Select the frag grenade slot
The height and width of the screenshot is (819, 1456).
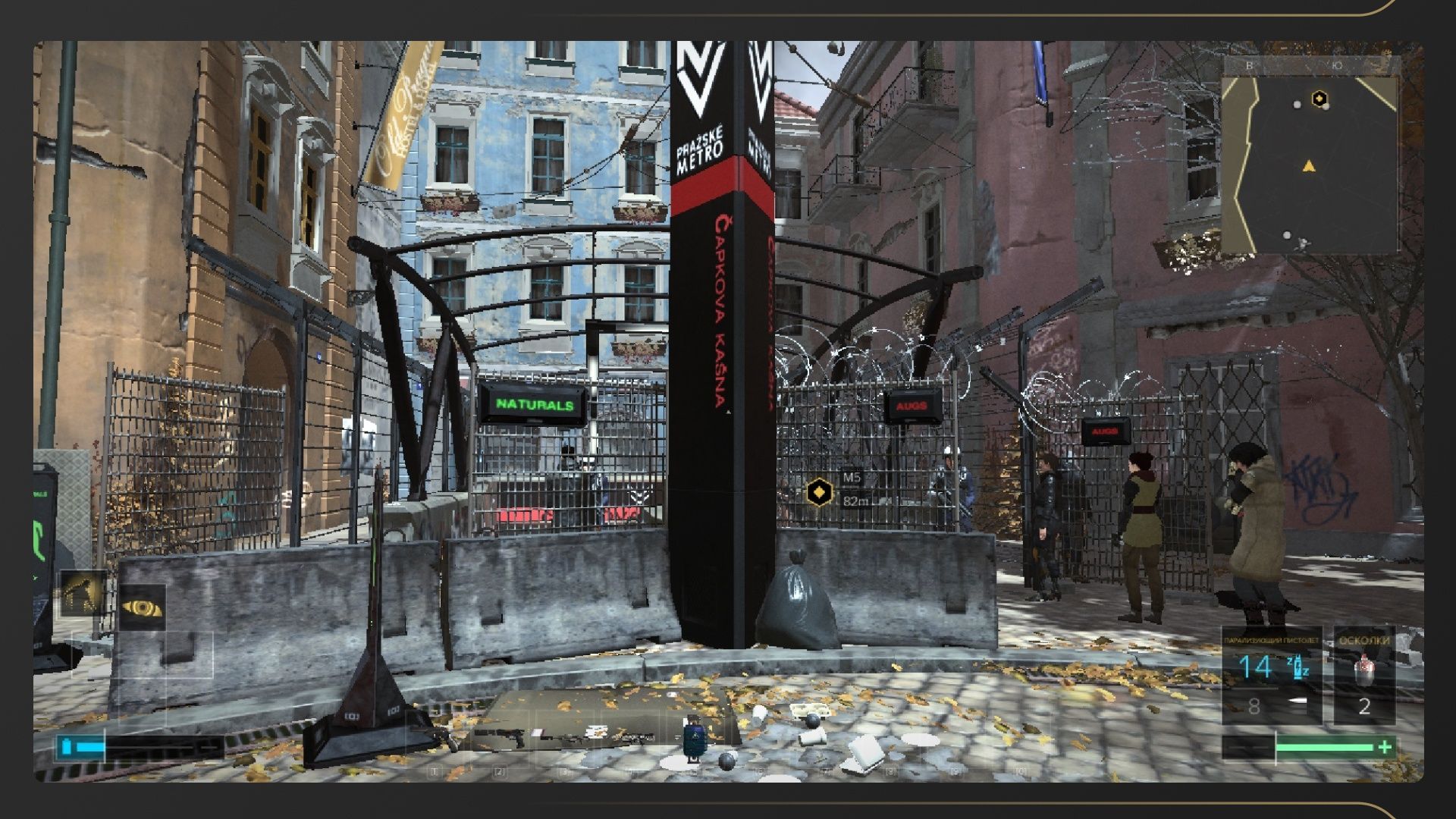pos(1363,674)
